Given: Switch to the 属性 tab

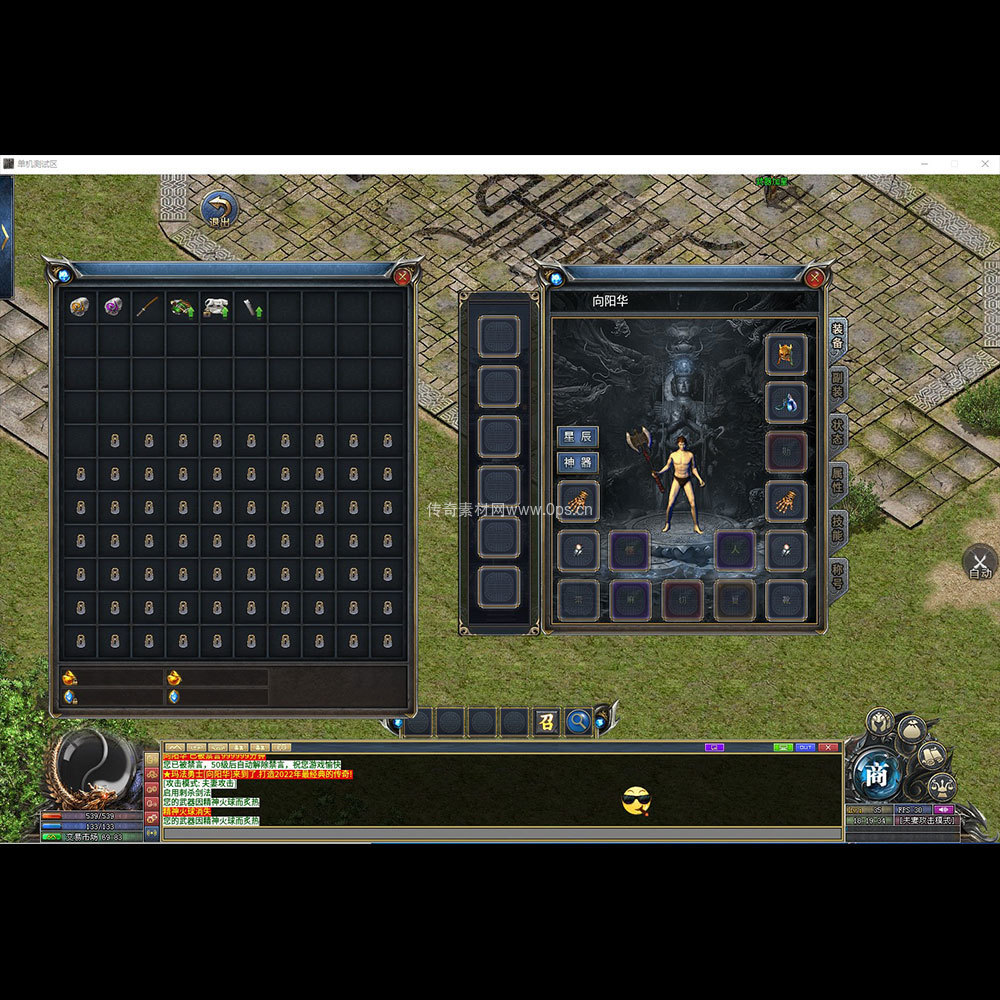Looking at the screenshot, I should [x=838, y=478].
